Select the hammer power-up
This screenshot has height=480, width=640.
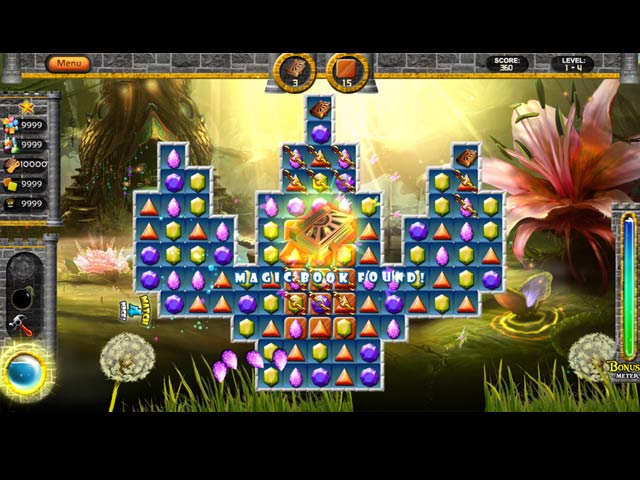19,324
